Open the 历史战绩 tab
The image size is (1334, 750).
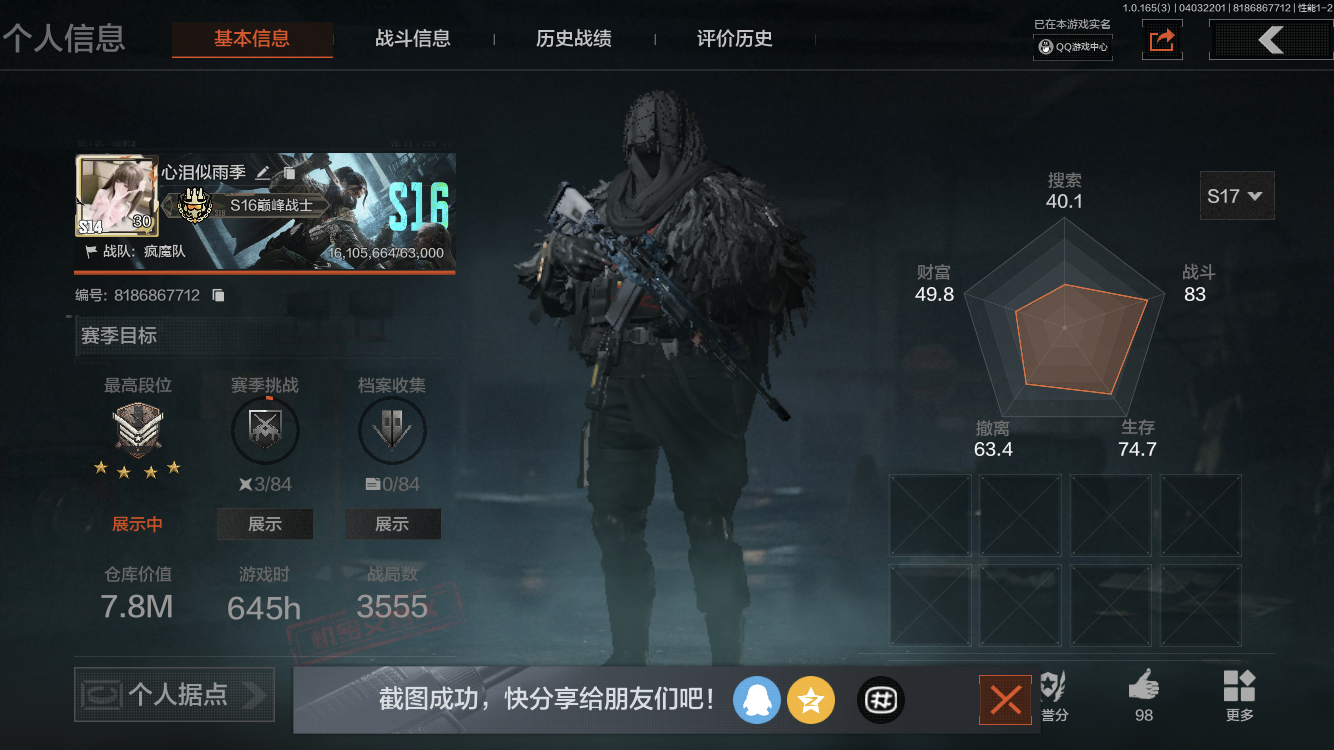point(571,39)
